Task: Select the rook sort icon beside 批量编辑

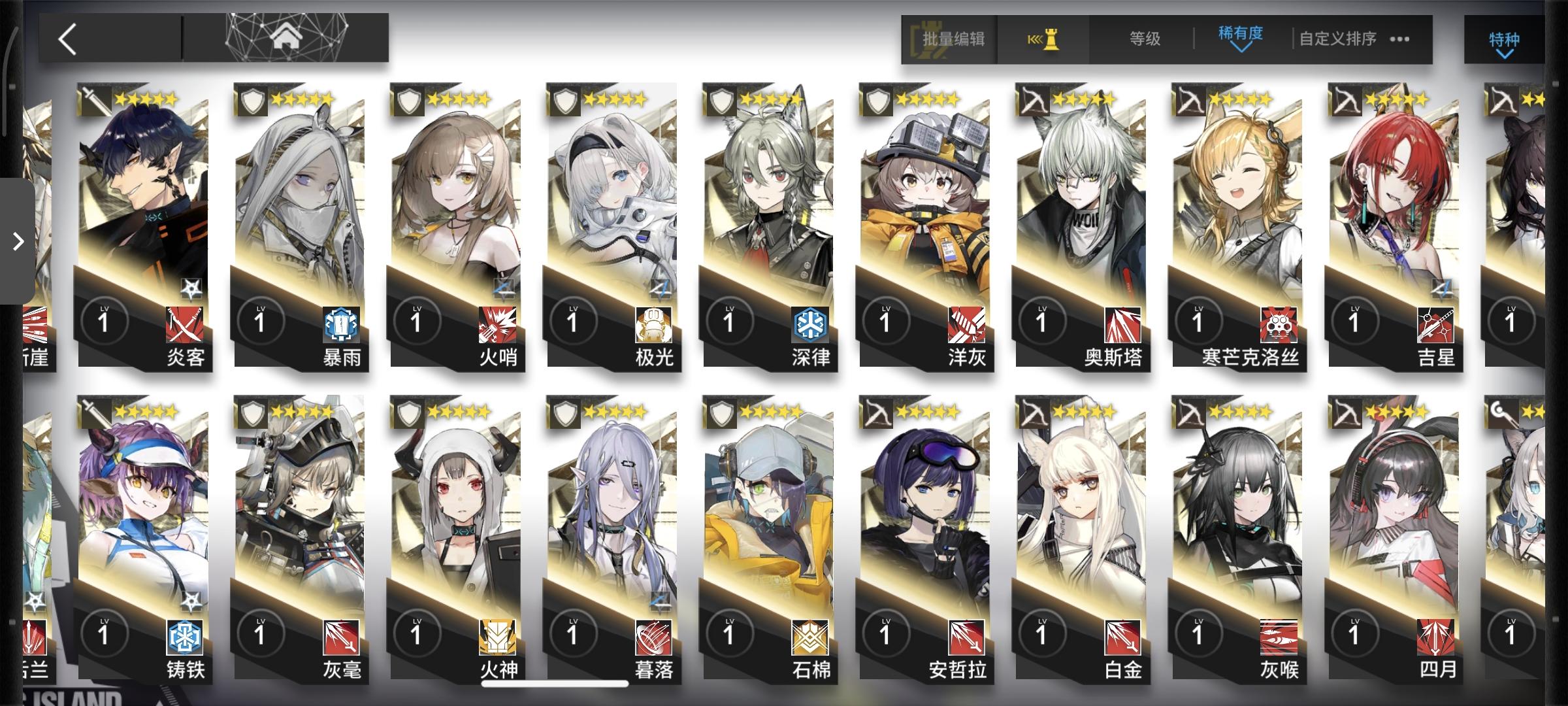Action: 1045,37
